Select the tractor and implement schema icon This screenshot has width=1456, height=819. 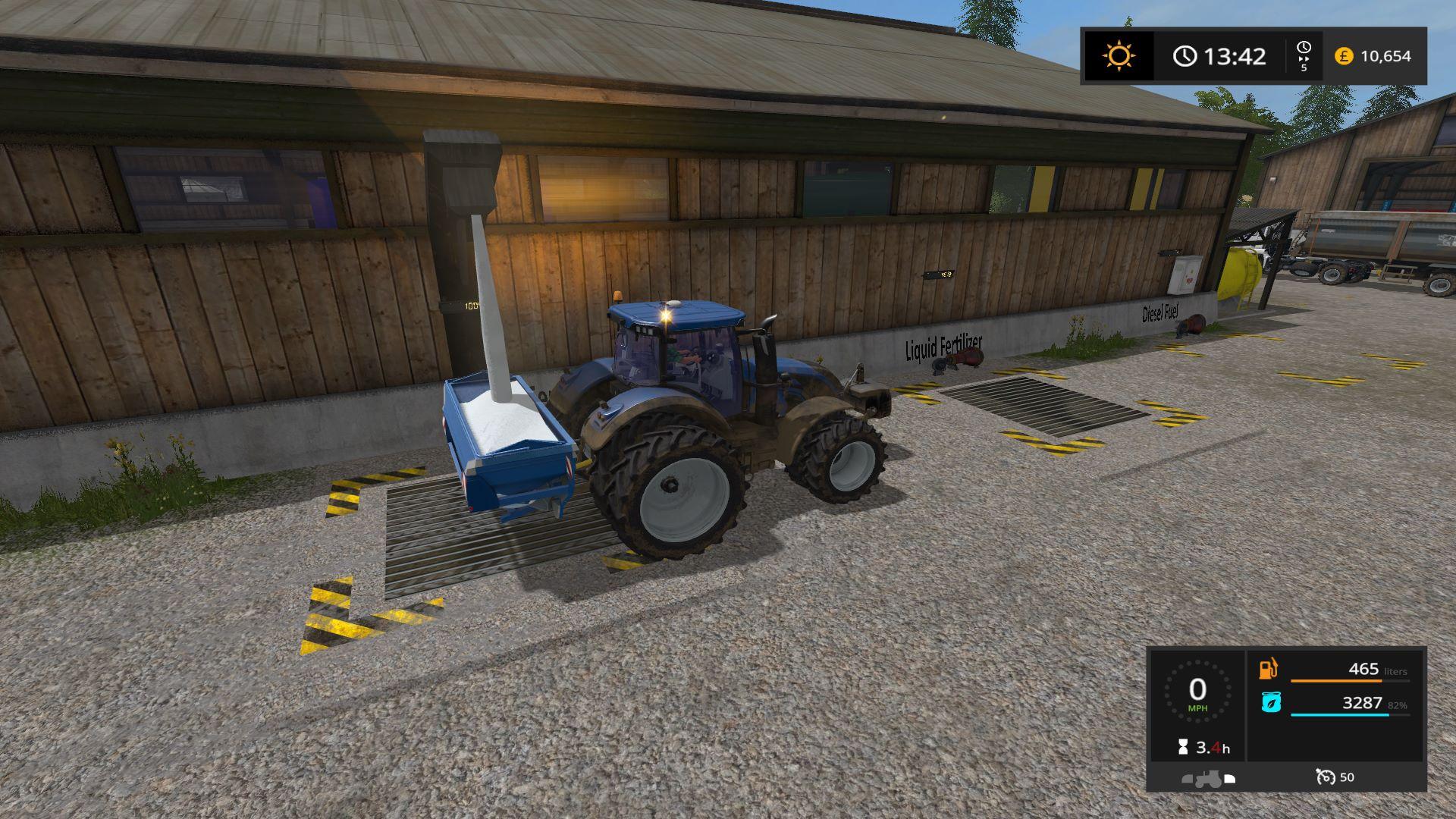coord(1208,778)
